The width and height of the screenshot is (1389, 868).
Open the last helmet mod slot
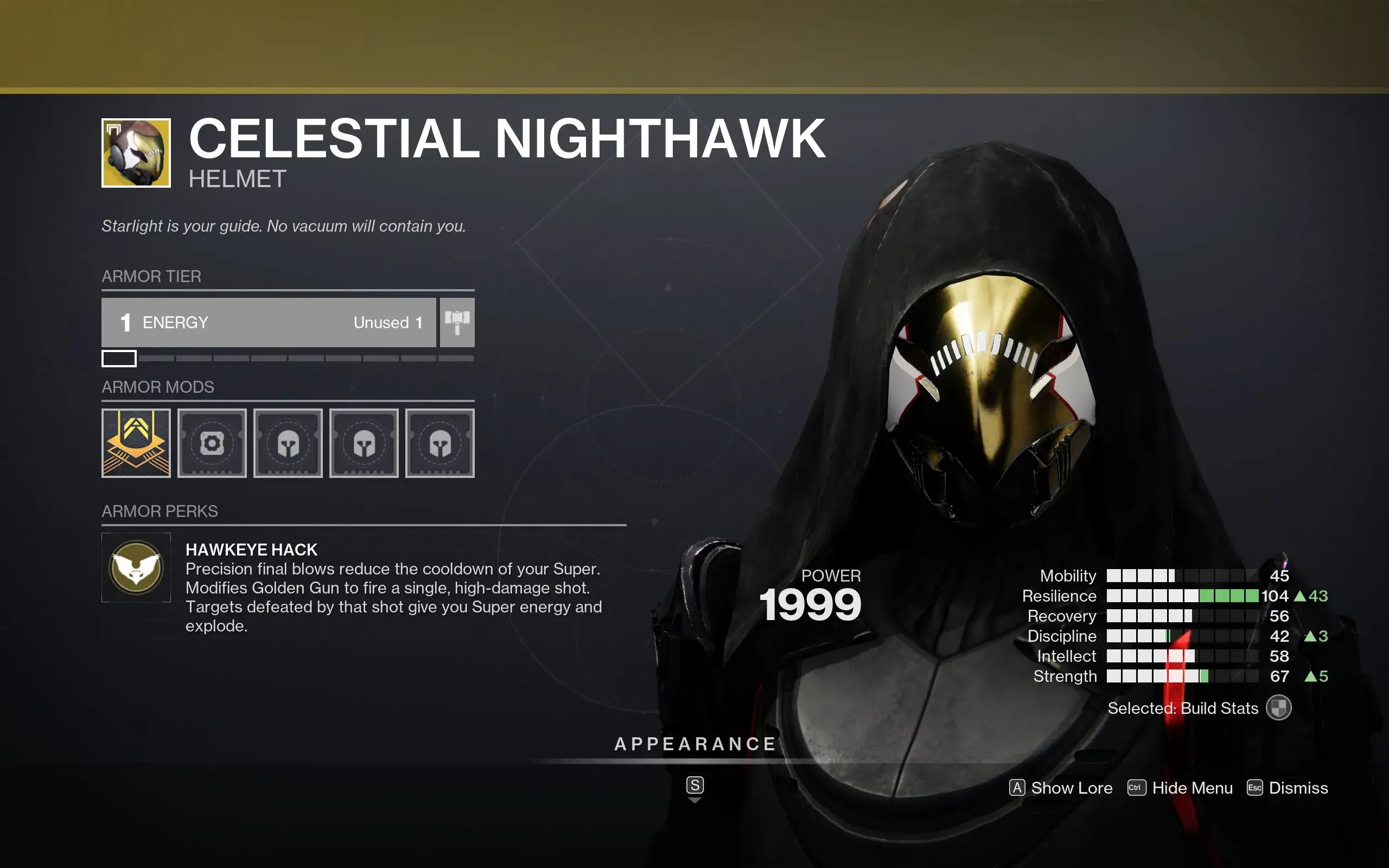point(439,443)
